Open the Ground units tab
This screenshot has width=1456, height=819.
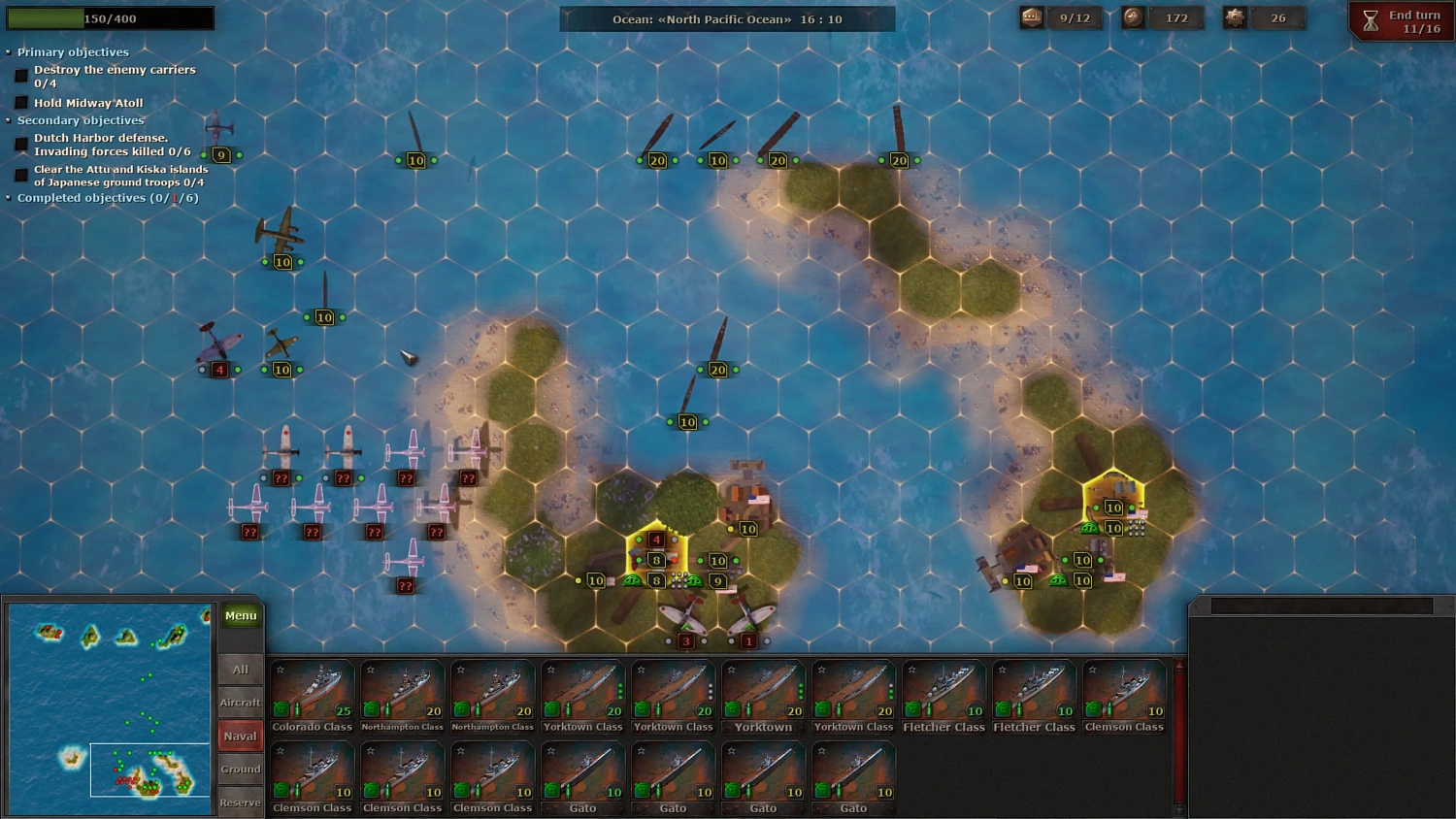tap(240, 769)
